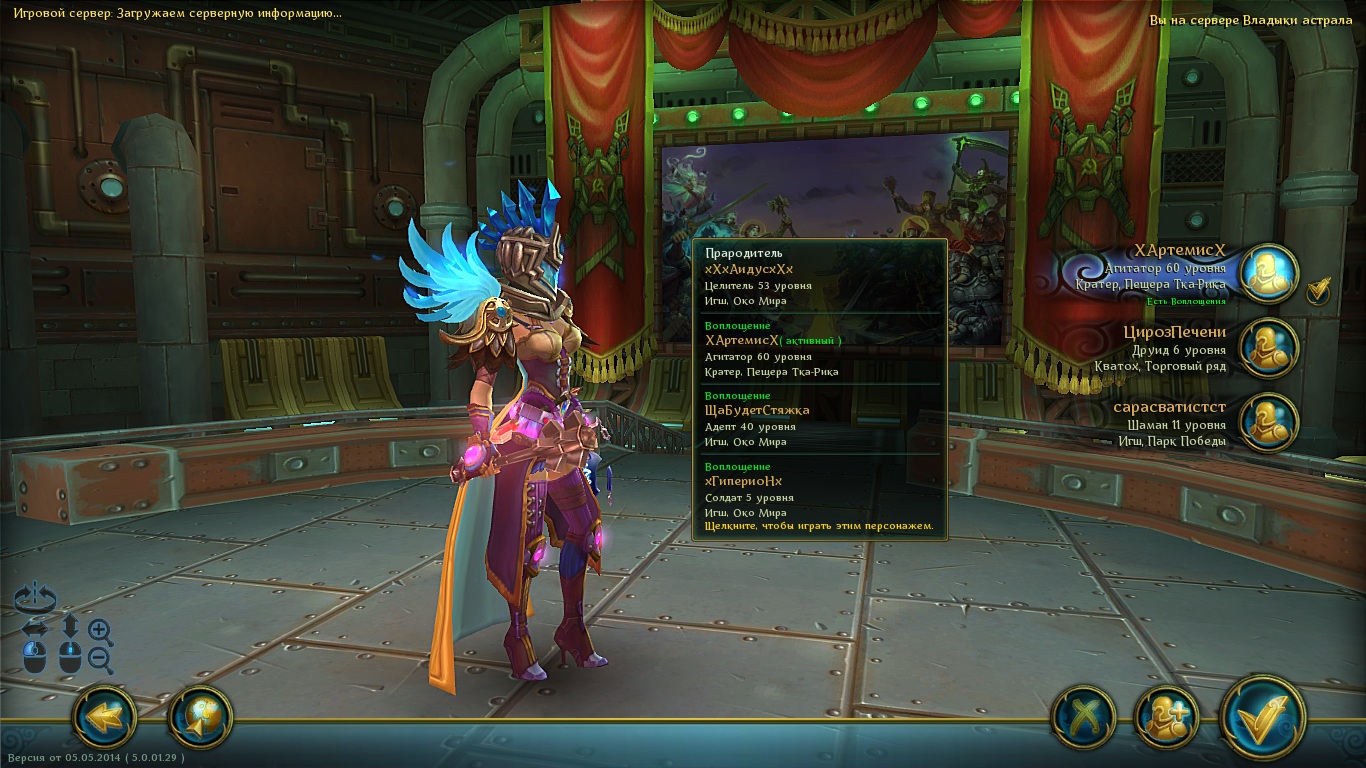Click the active incarnation ХАртемисХ entry
This screenshot has height=768, width=1366.
742,341
